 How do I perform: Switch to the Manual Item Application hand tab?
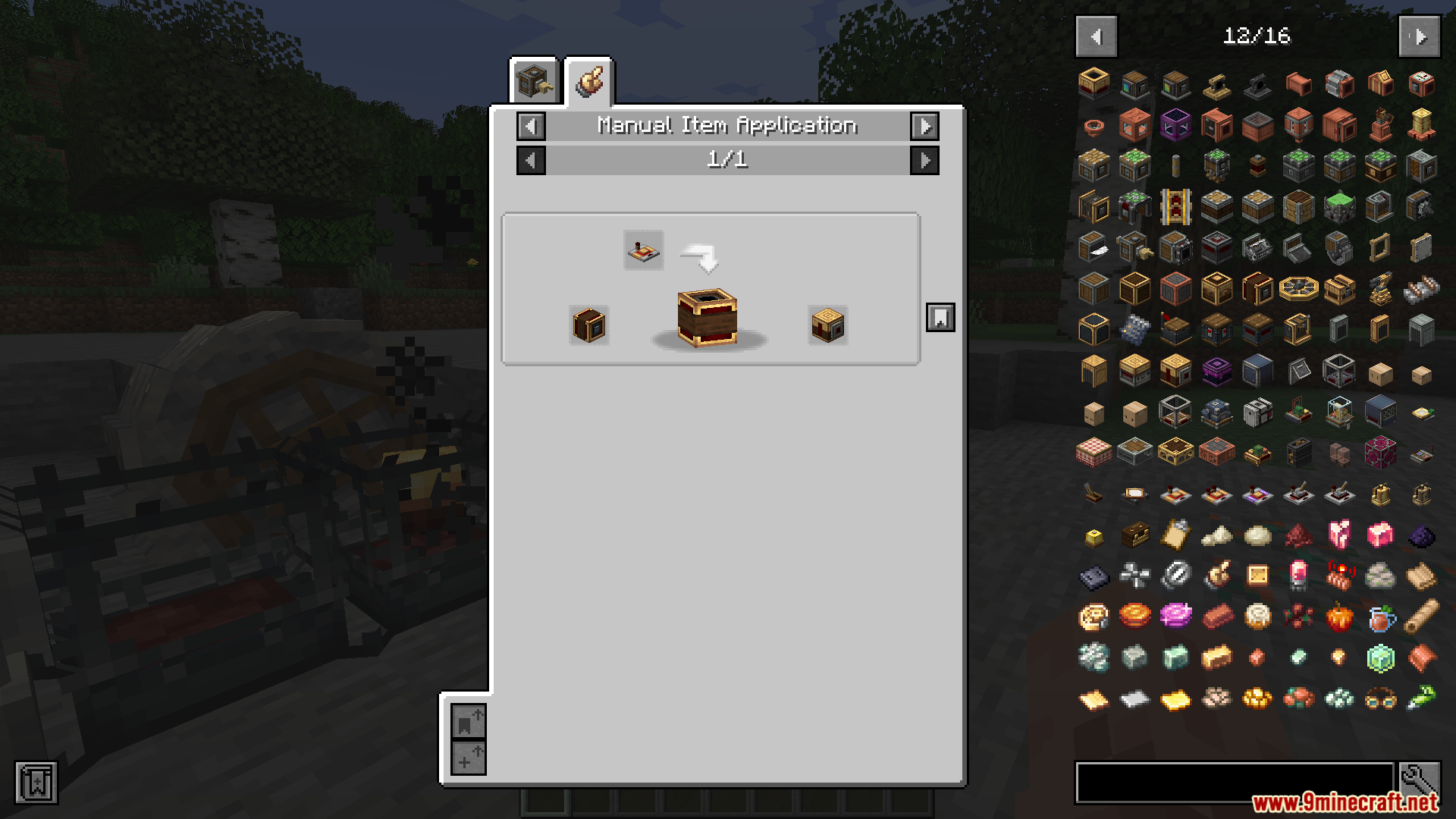589,81
